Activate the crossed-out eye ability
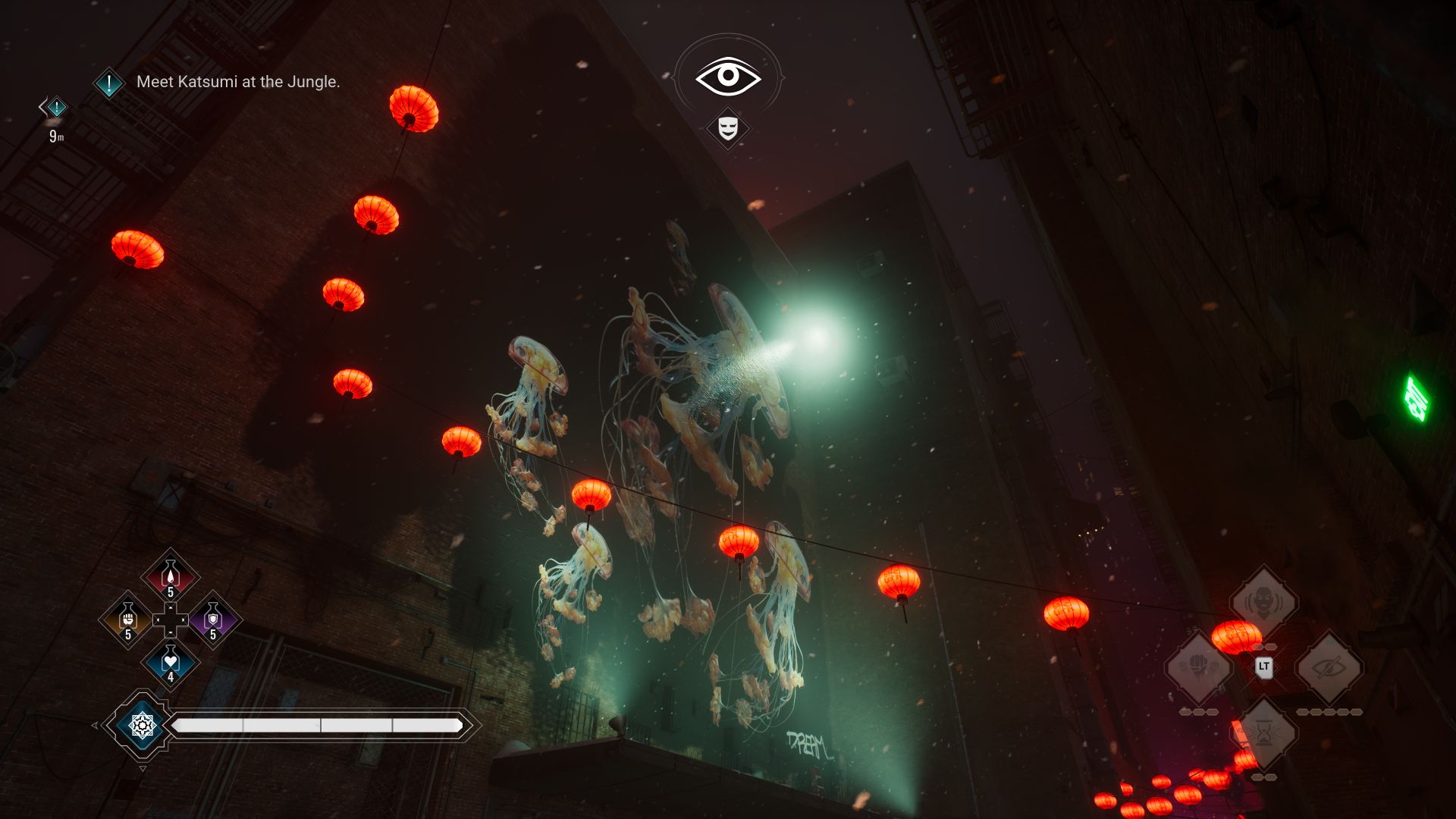Image resolution: width=1456 pixels, height=819 pixels. (x=1329, y=667)
